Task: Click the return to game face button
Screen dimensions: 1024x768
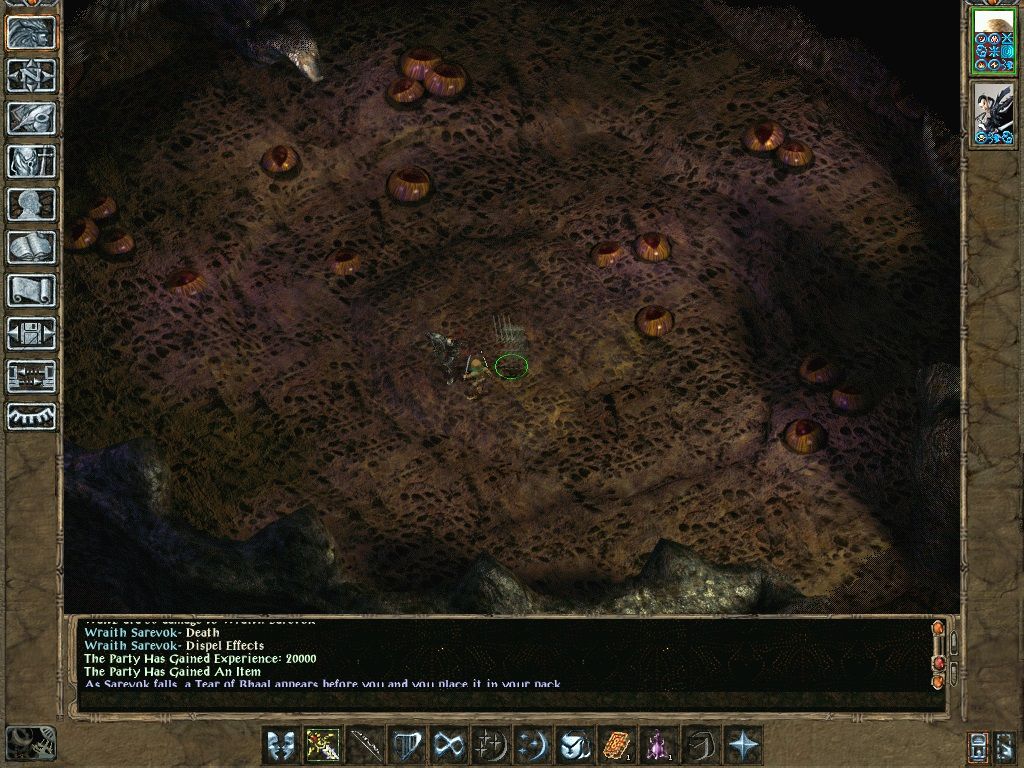Action: [x=31, y=32]
